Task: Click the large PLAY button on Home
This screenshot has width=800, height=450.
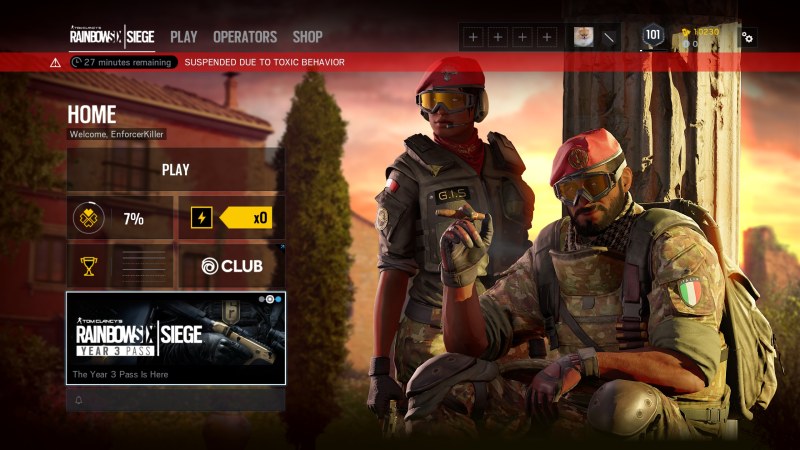Action: pos(175,170)
